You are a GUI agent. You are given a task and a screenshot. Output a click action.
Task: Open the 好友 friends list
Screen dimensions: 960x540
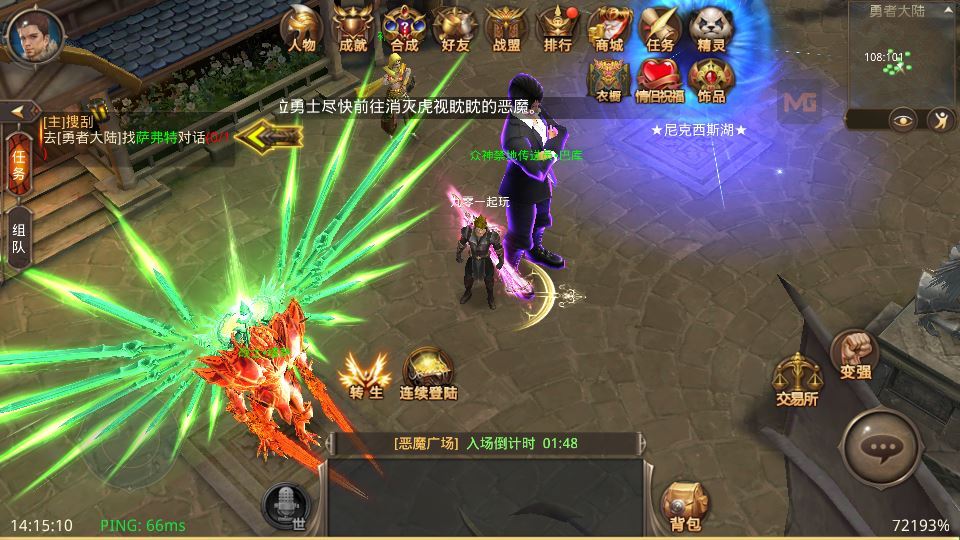(x=455, y=27)
